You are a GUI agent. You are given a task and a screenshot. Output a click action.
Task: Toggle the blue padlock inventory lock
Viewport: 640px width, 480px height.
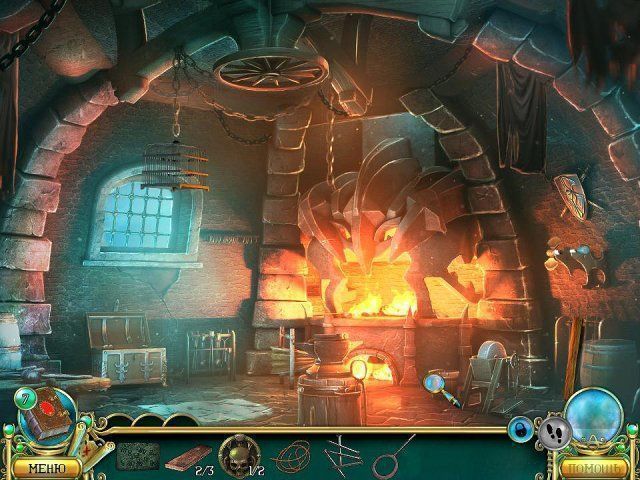click(x=521, y=429)
